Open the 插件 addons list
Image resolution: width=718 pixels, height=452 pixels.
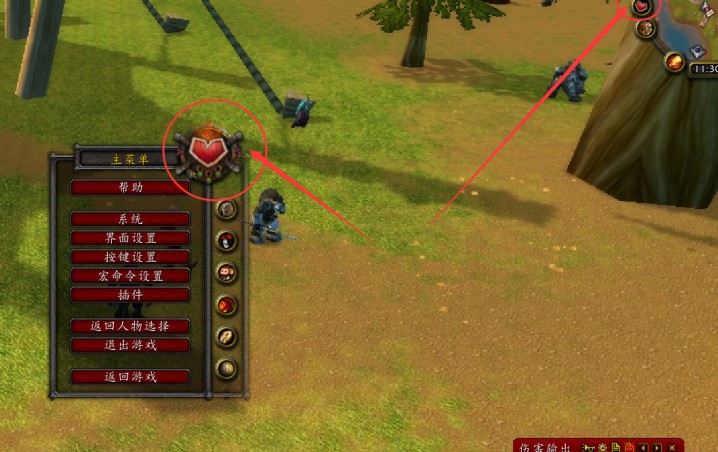pos(130,295)
